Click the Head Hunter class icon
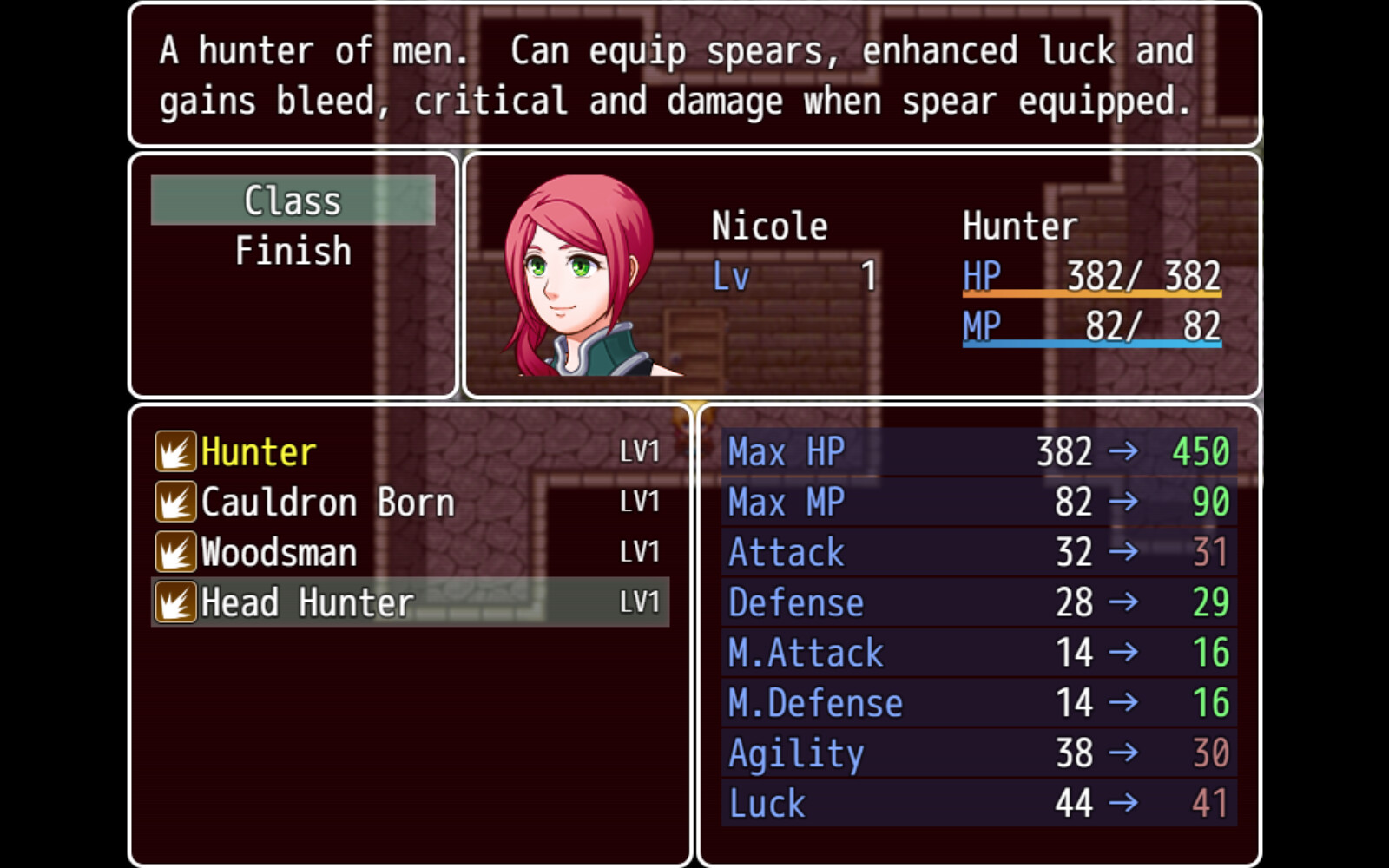1389x868 pixels. (174, 602)
